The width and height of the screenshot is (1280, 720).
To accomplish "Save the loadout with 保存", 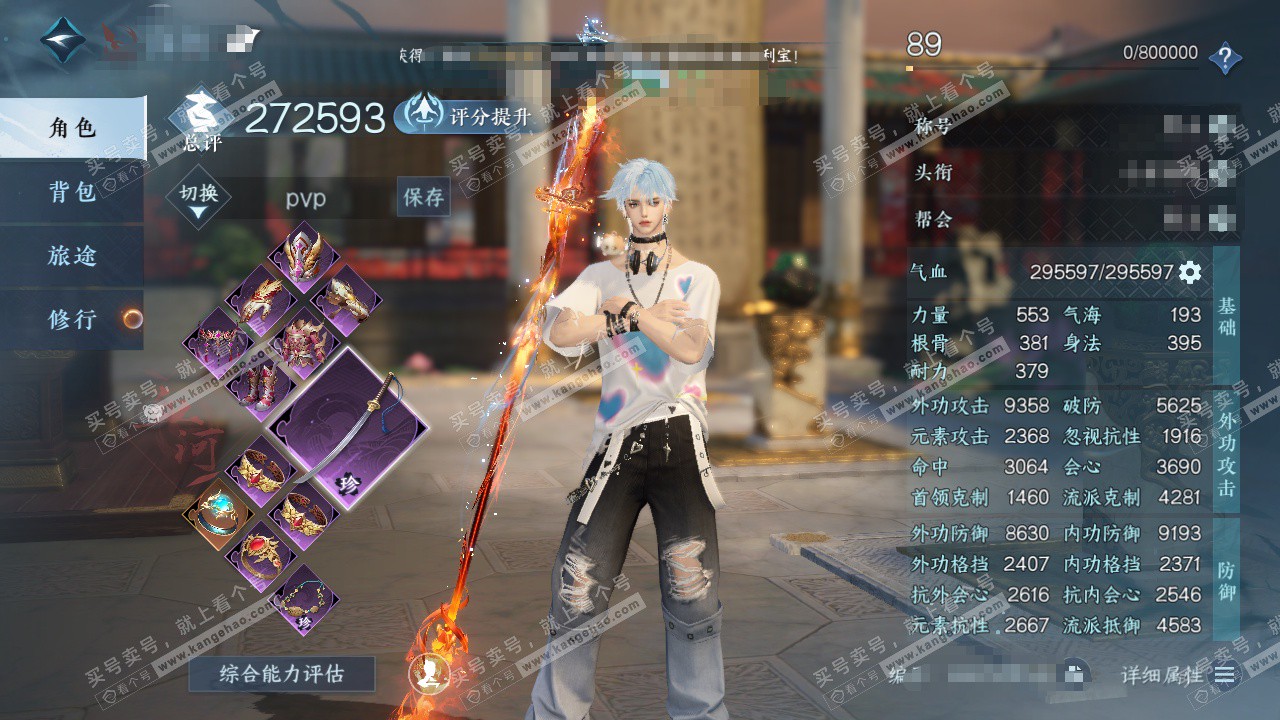I will [423, 198].
